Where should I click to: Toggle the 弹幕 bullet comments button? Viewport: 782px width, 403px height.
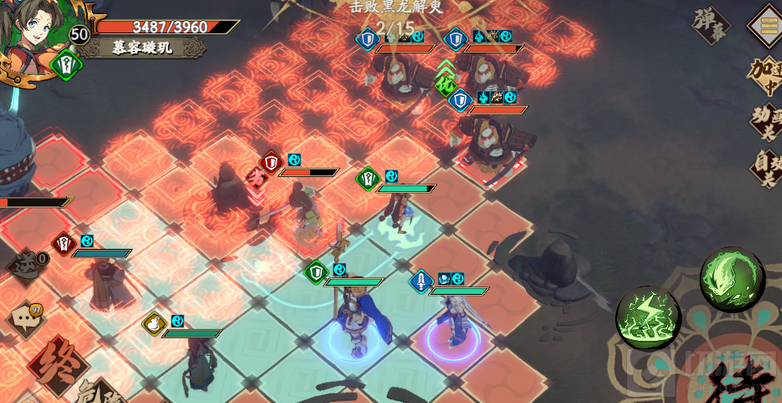(709, 24)
